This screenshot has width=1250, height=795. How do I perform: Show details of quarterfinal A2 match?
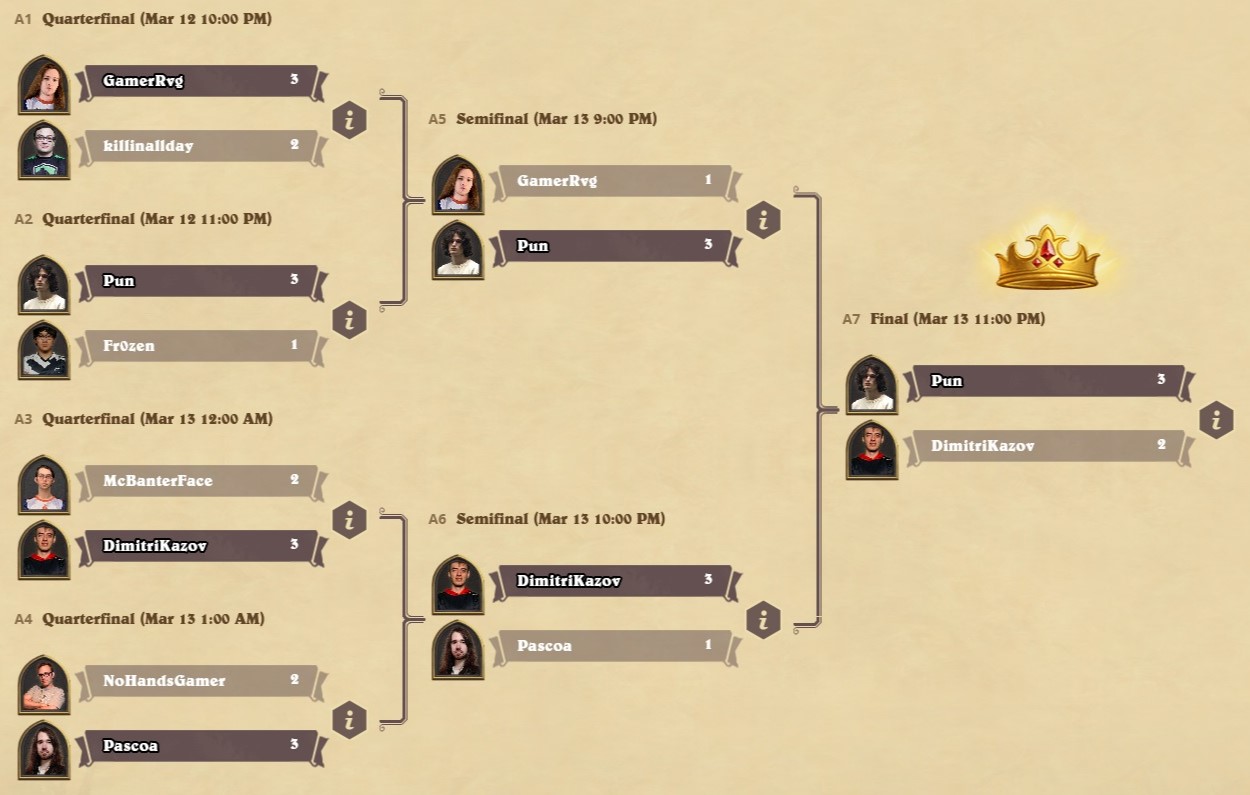pyautogui.click(x=349, y=320)
